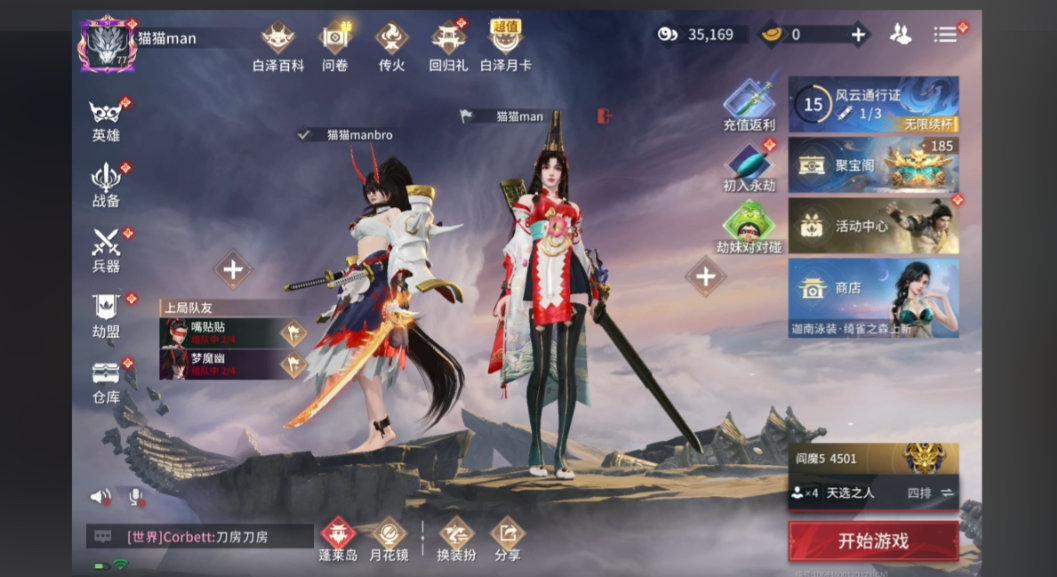The height and width of the screenshot is (577, 1057).
Task: Open the 英雄 heroes menu
Action: [x=106, y=118]
